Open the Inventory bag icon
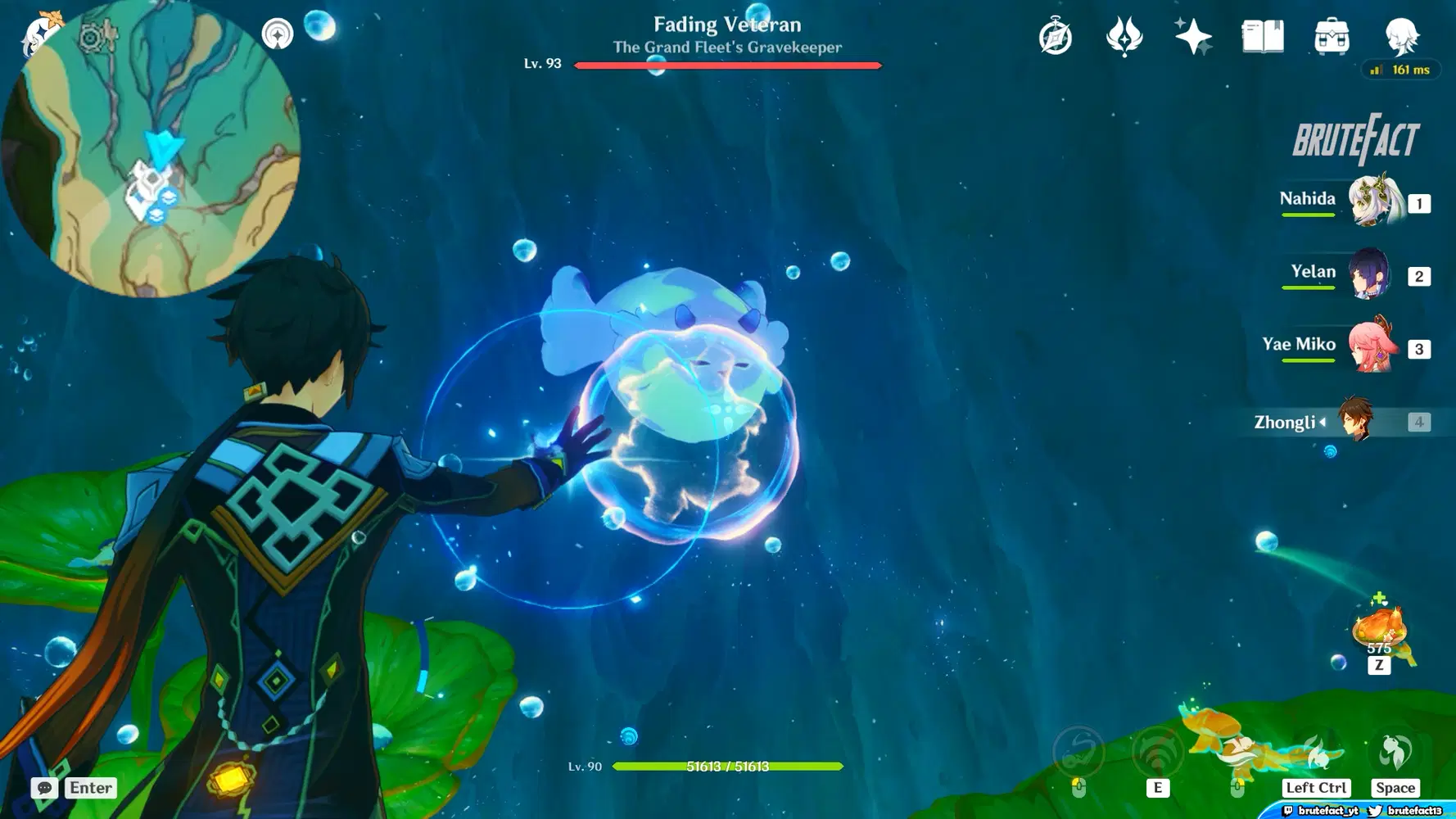This screenshot has width=1456, height=819. click(x=1332, y=36)
